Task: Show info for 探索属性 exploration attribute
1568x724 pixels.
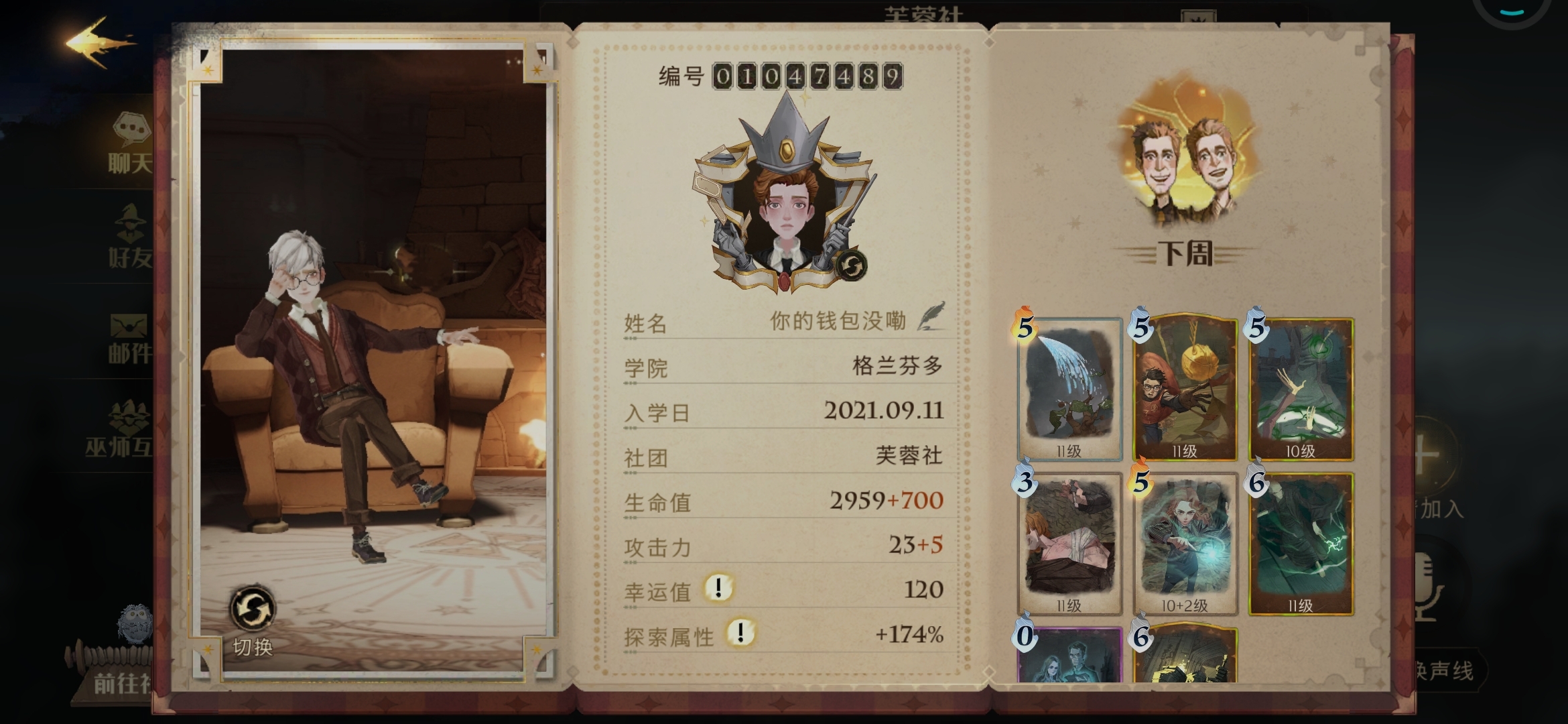Action: pos(740,633)
